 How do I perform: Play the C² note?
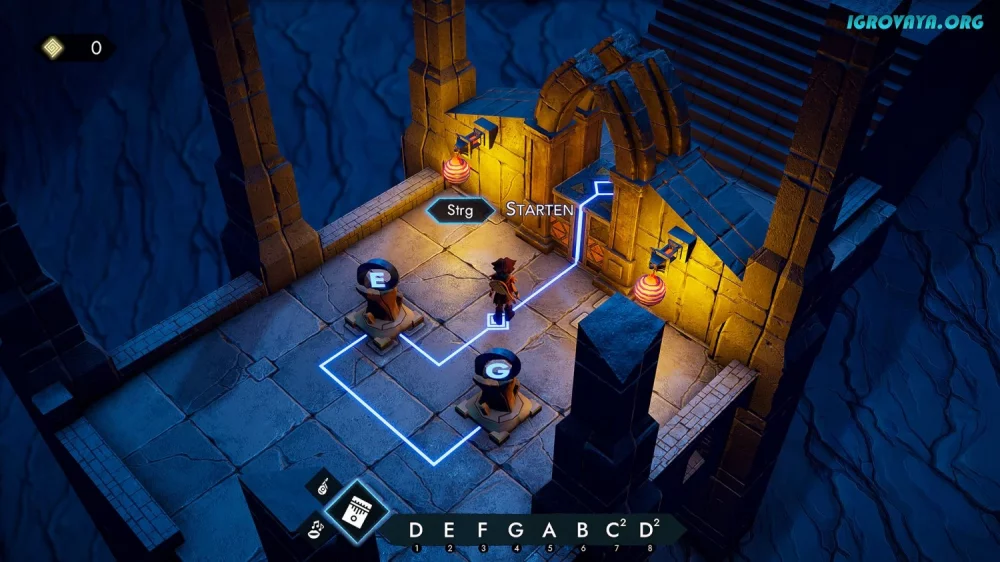point(616,530)
